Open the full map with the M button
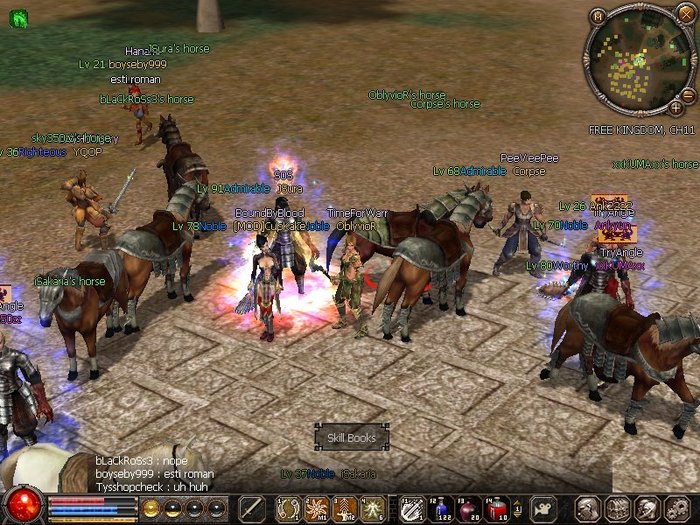This screenshot has height=525, width=700. (598, 16)
